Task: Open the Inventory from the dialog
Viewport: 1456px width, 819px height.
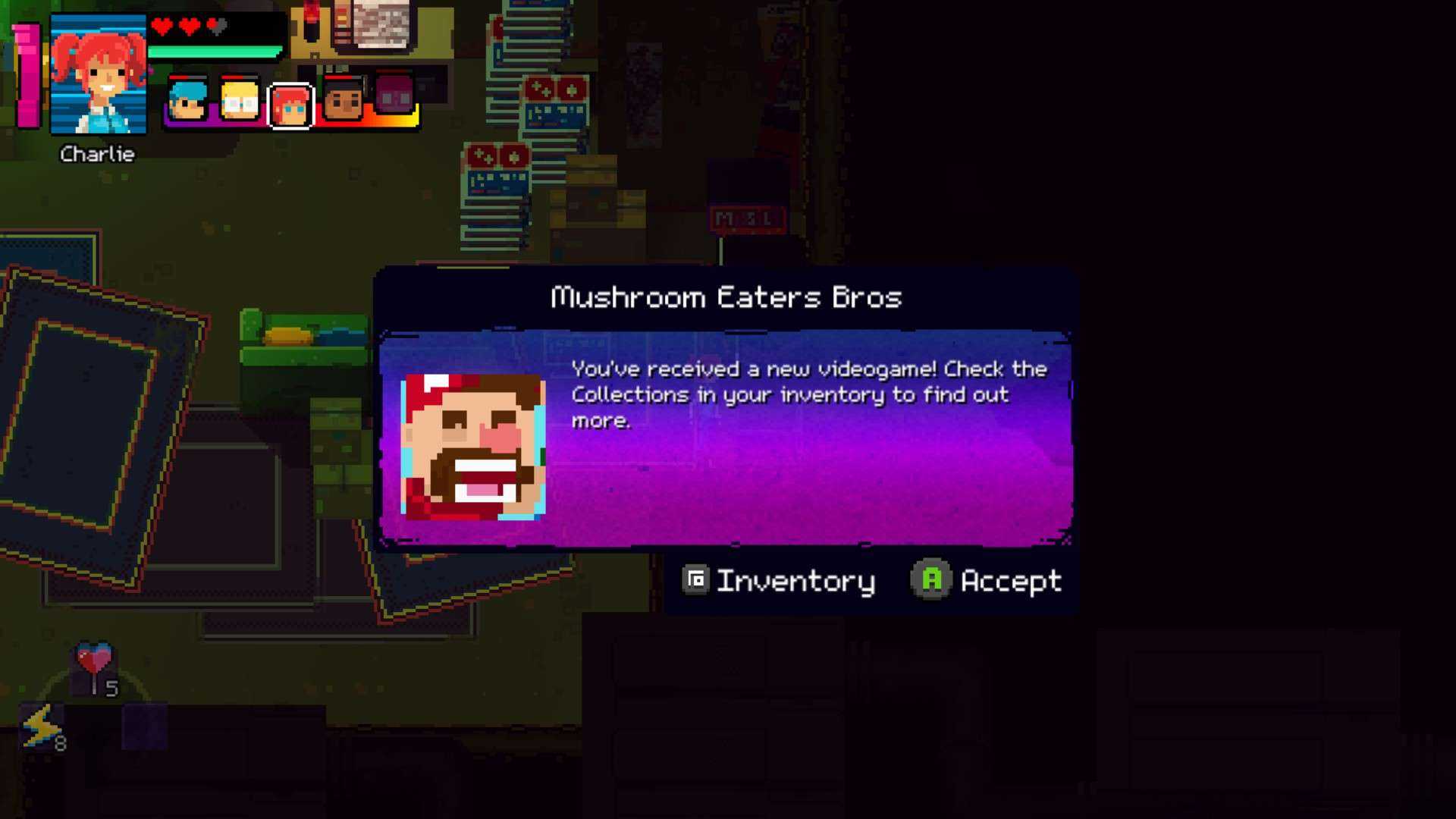Action: (x=778, y=581)
